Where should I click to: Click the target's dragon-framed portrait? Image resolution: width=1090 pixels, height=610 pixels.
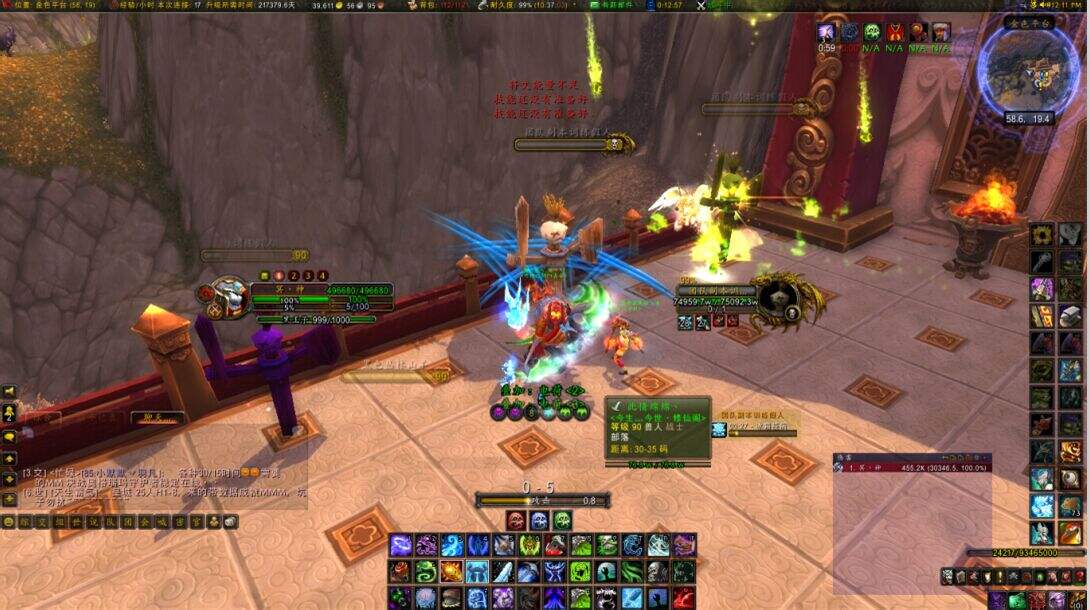[778, 299]
